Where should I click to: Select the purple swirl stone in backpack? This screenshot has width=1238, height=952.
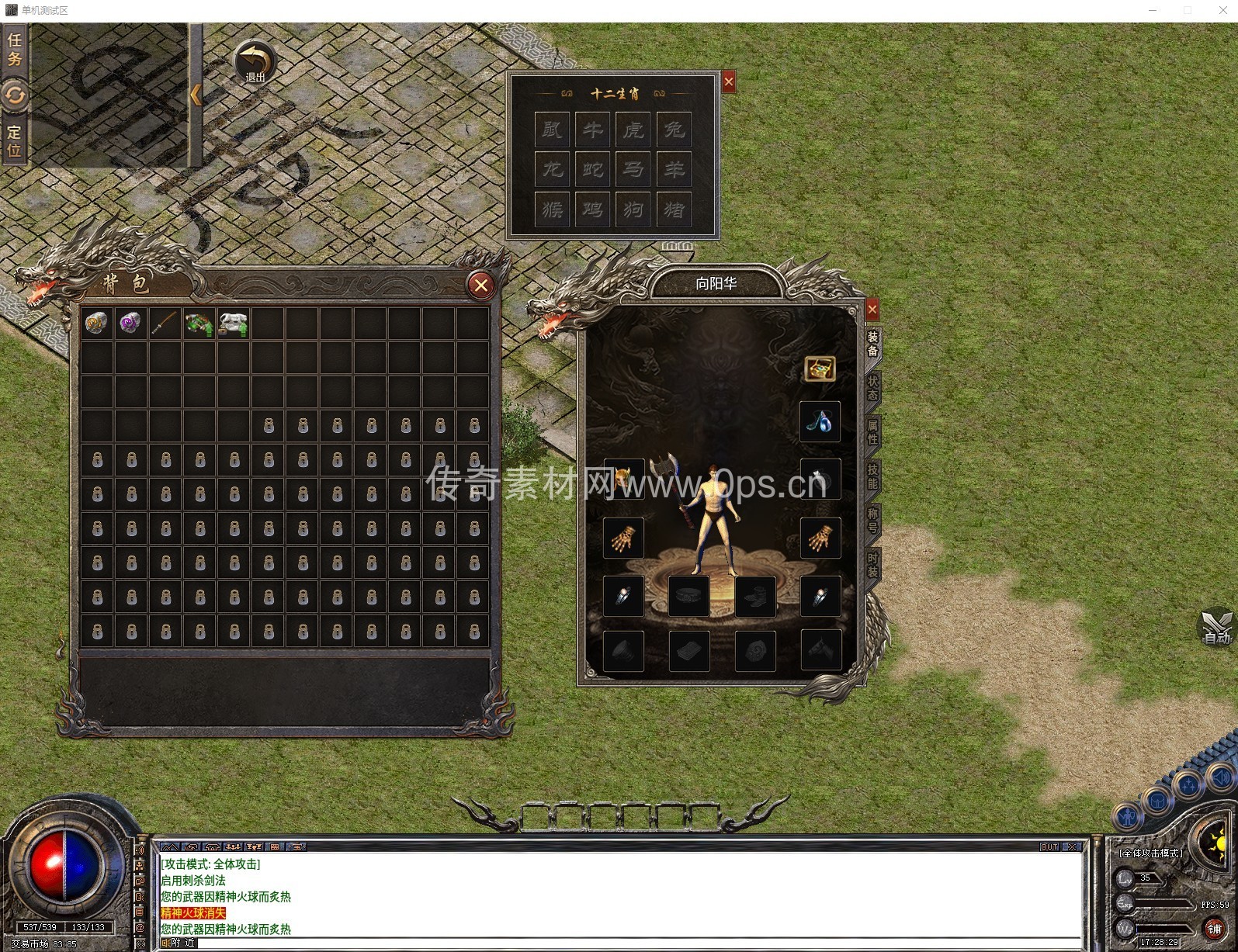[x=130, y=323]
